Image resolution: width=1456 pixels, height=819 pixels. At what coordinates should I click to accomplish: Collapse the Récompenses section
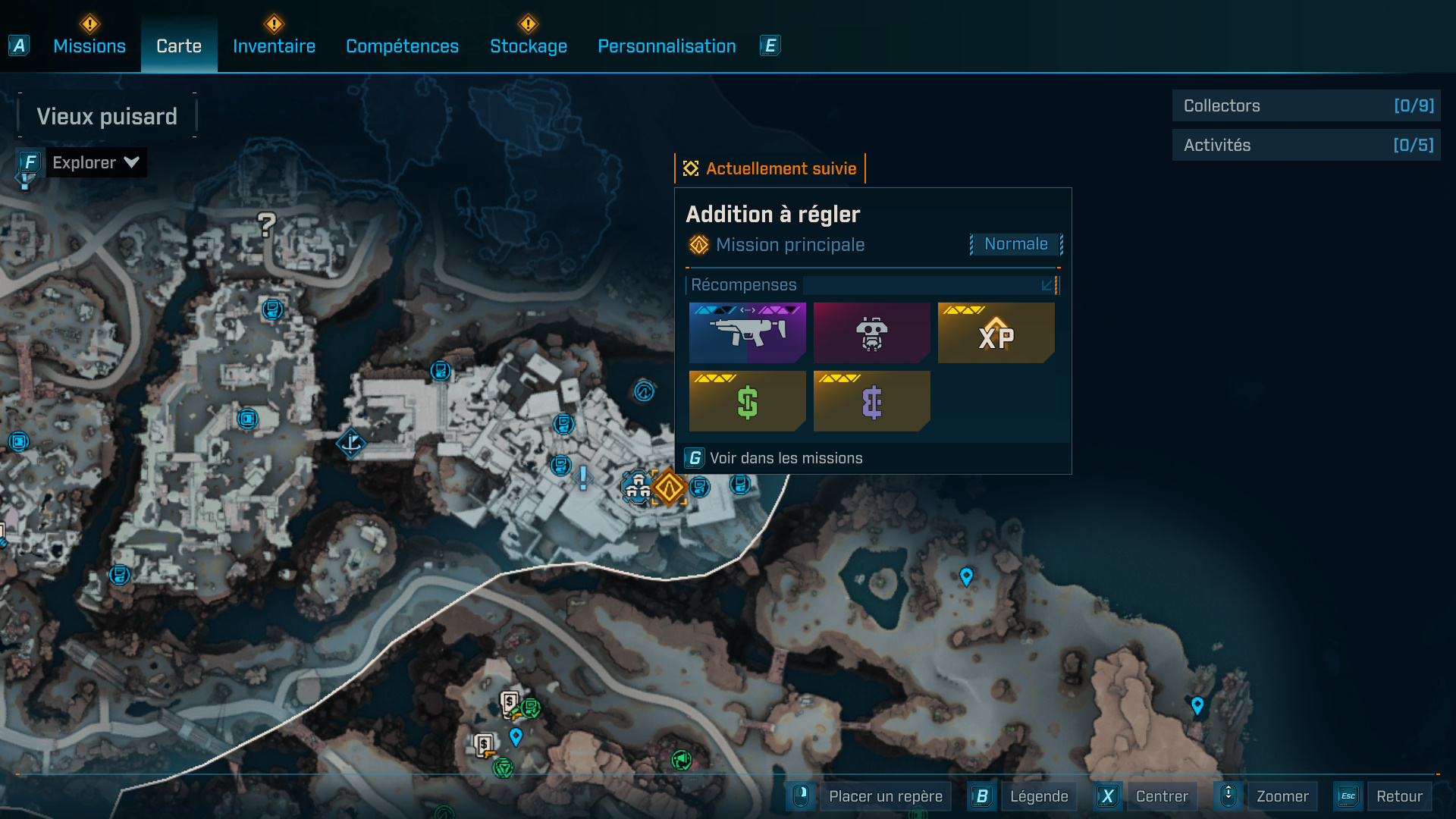click(1047, 285)
